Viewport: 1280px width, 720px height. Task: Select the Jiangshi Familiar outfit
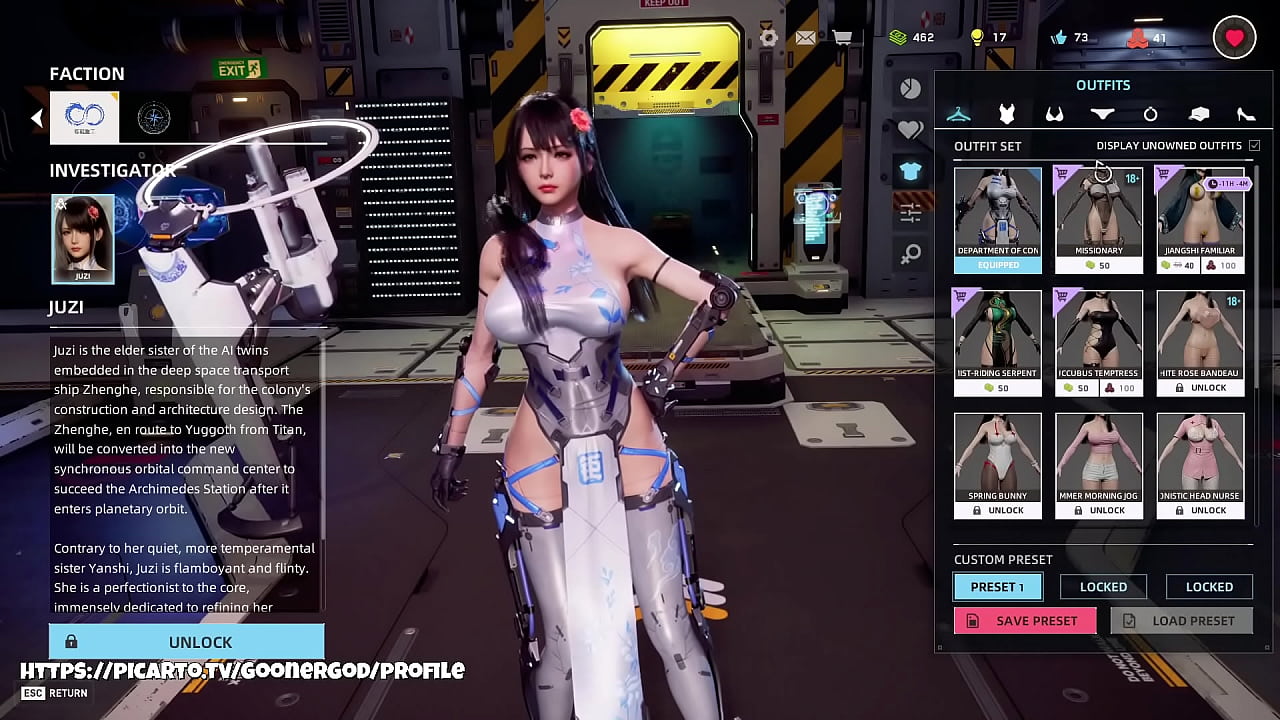1200,220
